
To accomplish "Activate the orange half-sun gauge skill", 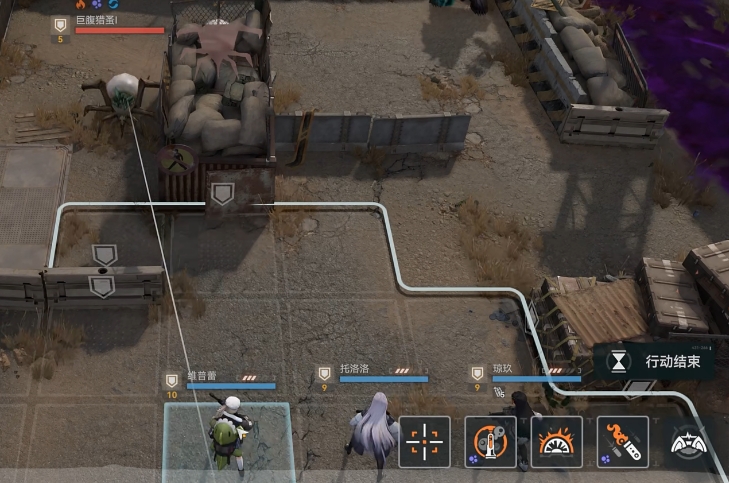I will pos(556,441).
